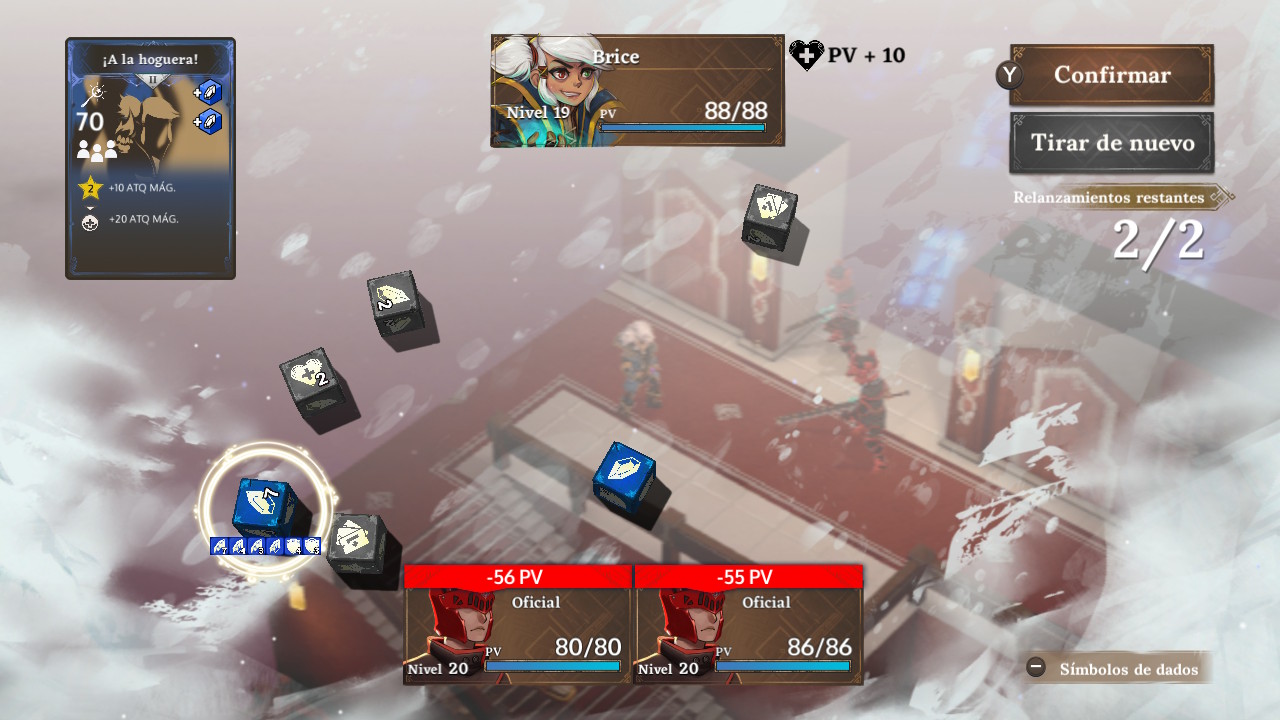Click Brice's character portrait panel
The image size is (1280, 720).
point(637,91)
